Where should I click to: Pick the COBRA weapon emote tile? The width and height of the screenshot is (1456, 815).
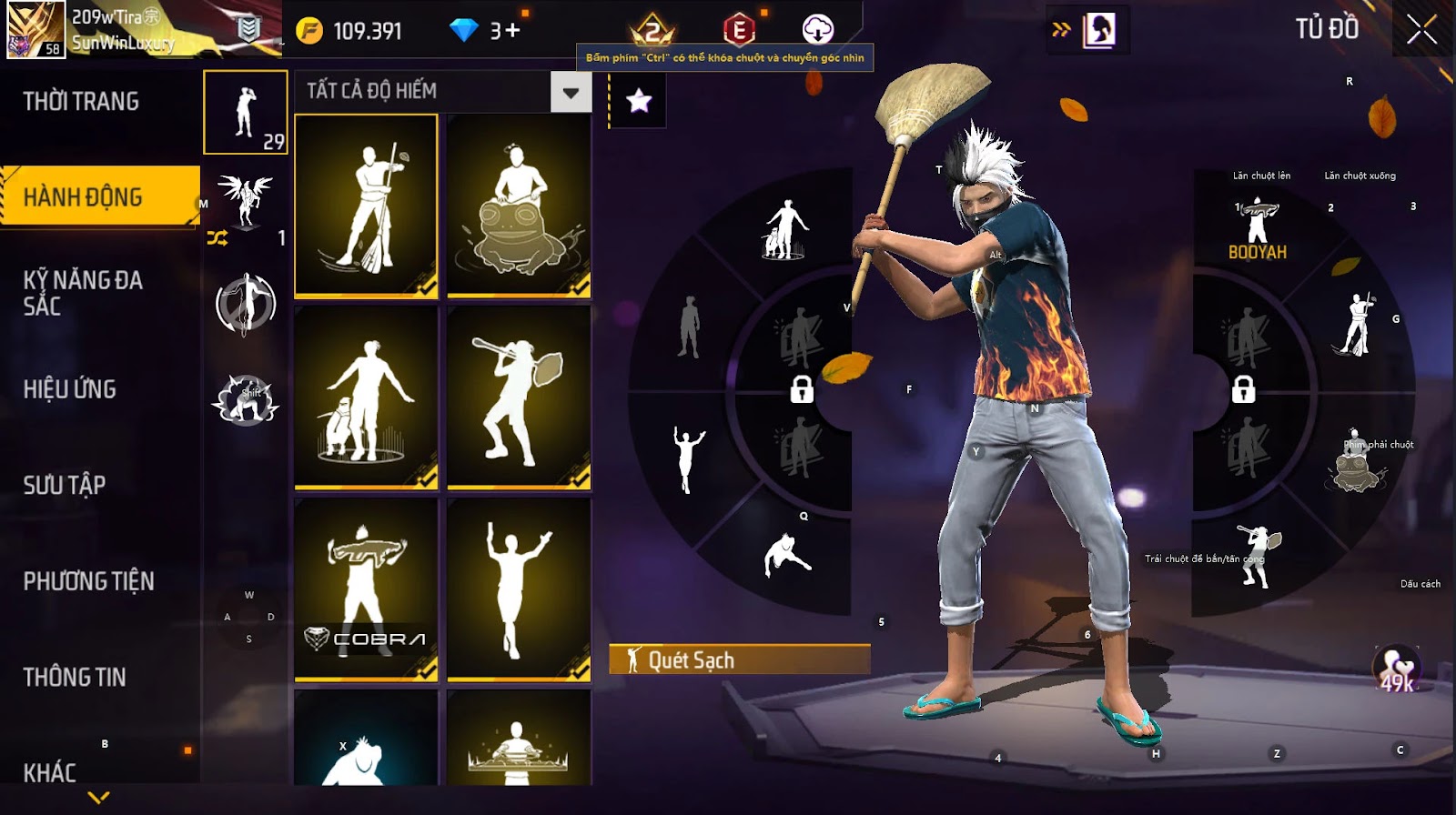pyautogui.click(x=367, y=589)
